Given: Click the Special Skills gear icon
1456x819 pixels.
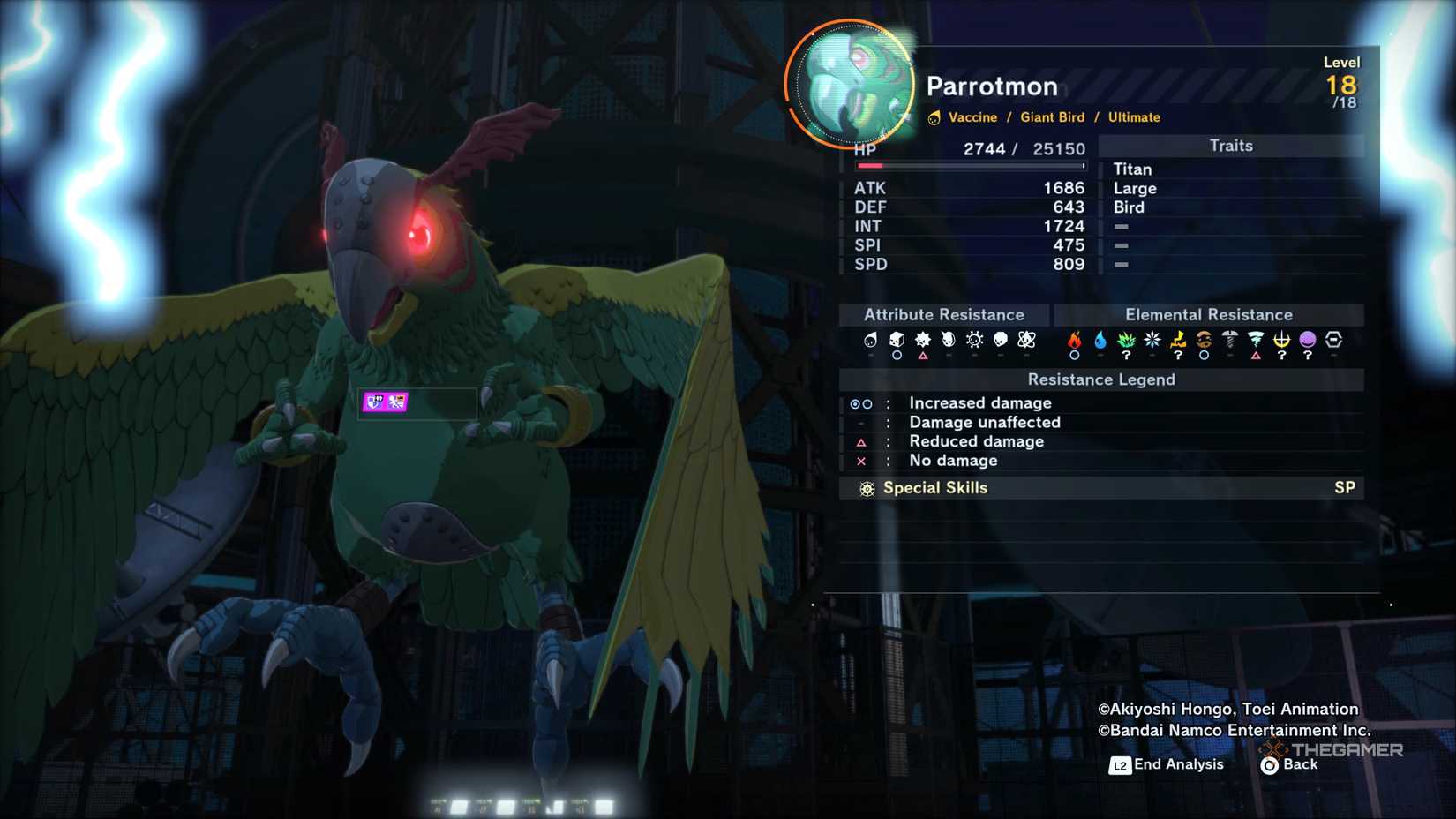Looking at the screenshot, I should click(866, 487).
